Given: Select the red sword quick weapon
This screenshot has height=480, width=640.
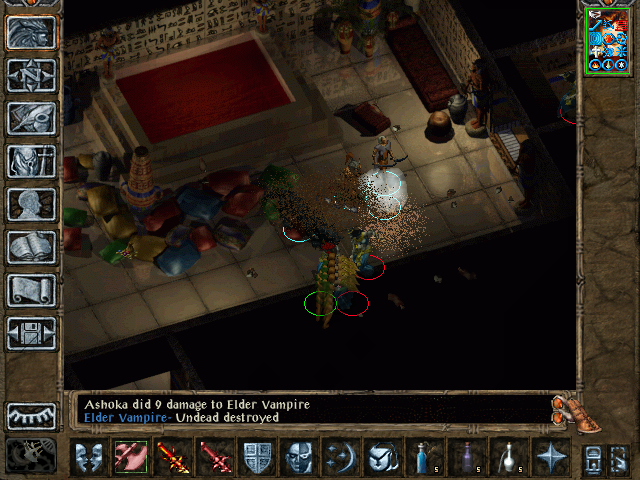Looking at the screenshot, I should pos(214,458).
